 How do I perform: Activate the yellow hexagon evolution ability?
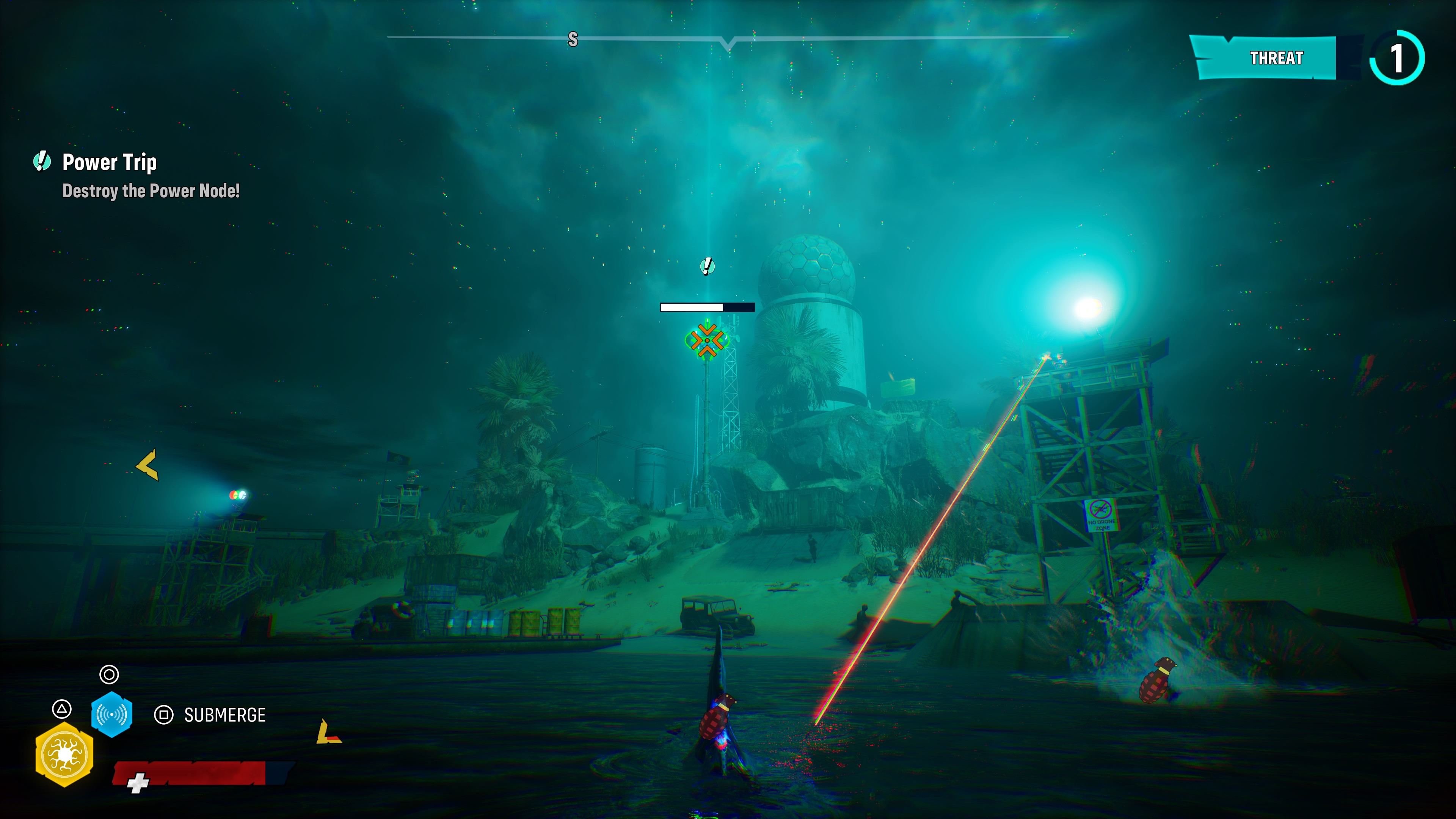point(64,755)
